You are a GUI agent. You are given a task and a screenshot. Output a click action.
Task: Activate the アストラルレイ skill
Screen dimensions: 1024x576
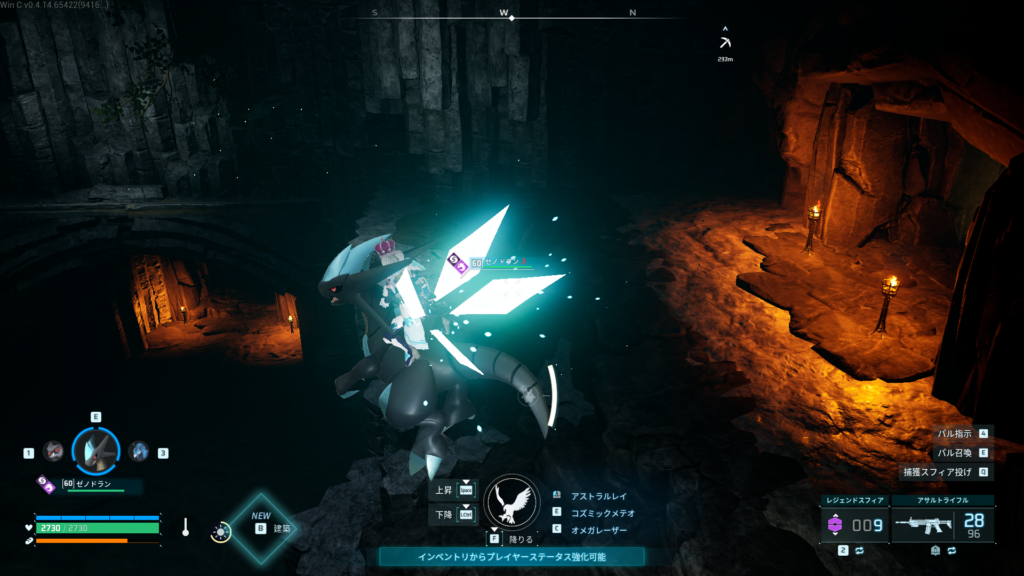(599, 495)
